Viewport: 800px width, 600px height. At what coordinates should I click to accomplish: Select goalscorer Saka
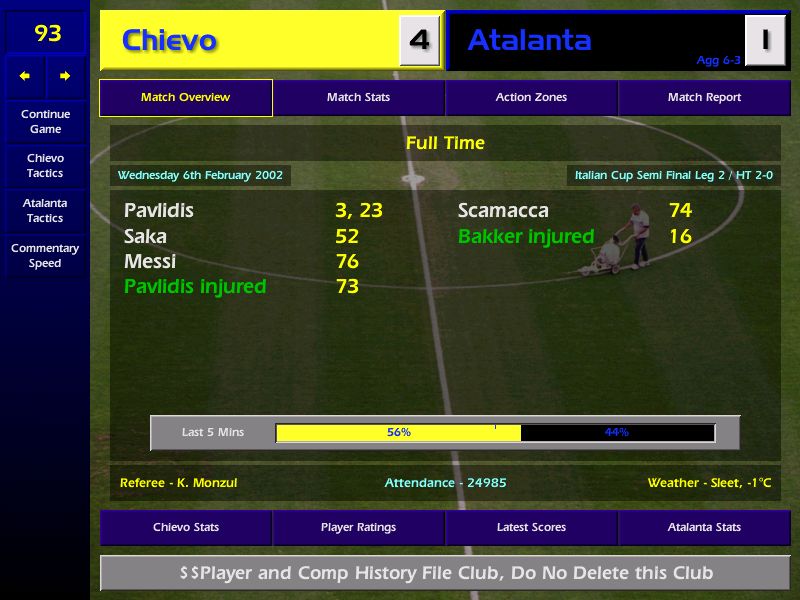click(145, 237)
